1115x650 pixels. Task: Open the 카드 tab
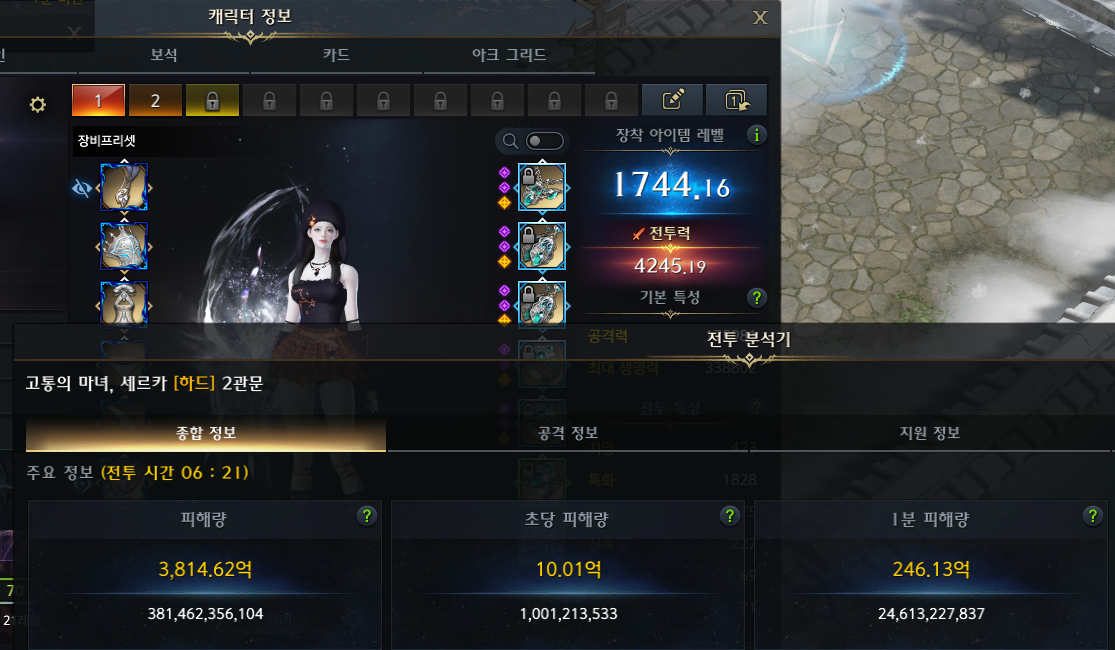(x=337, y=55)
